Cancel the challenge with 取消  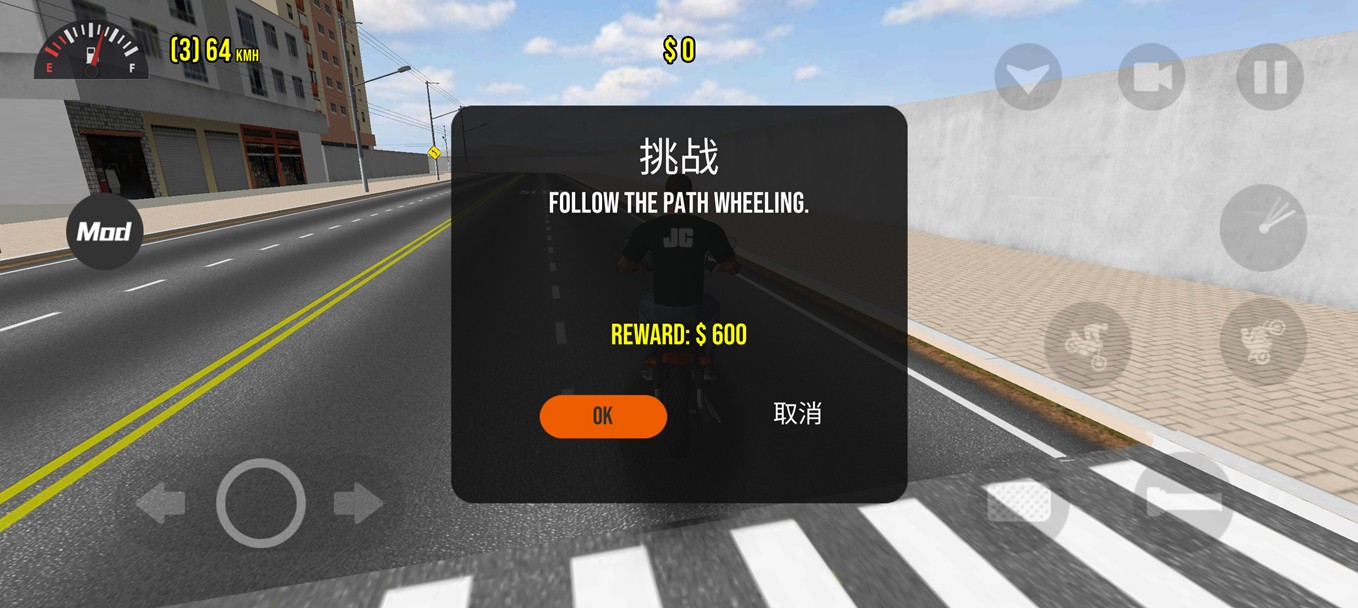click(797, 413)
